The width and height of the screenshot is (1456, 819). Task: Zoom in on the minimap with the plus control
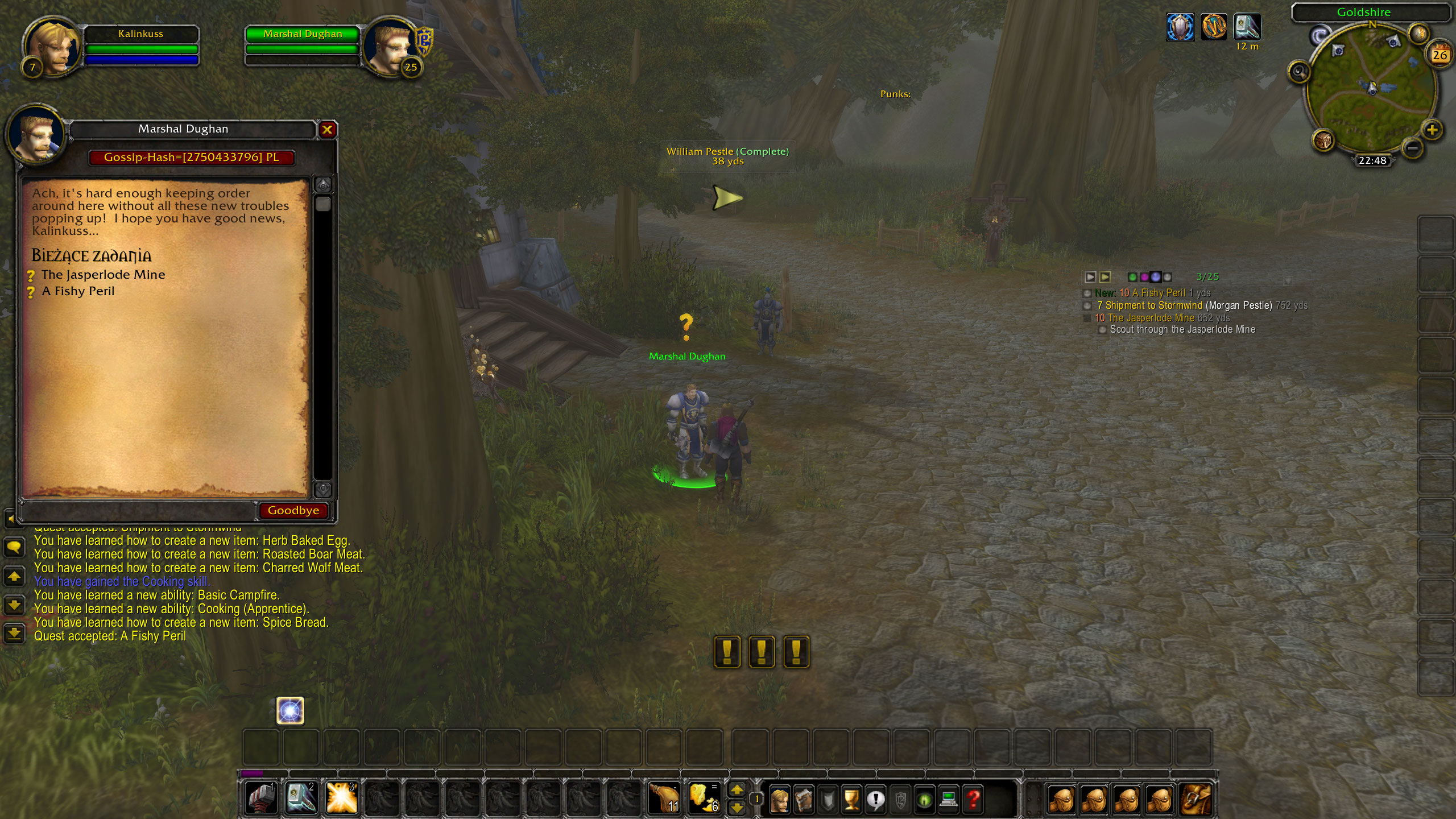point(1432,129)
